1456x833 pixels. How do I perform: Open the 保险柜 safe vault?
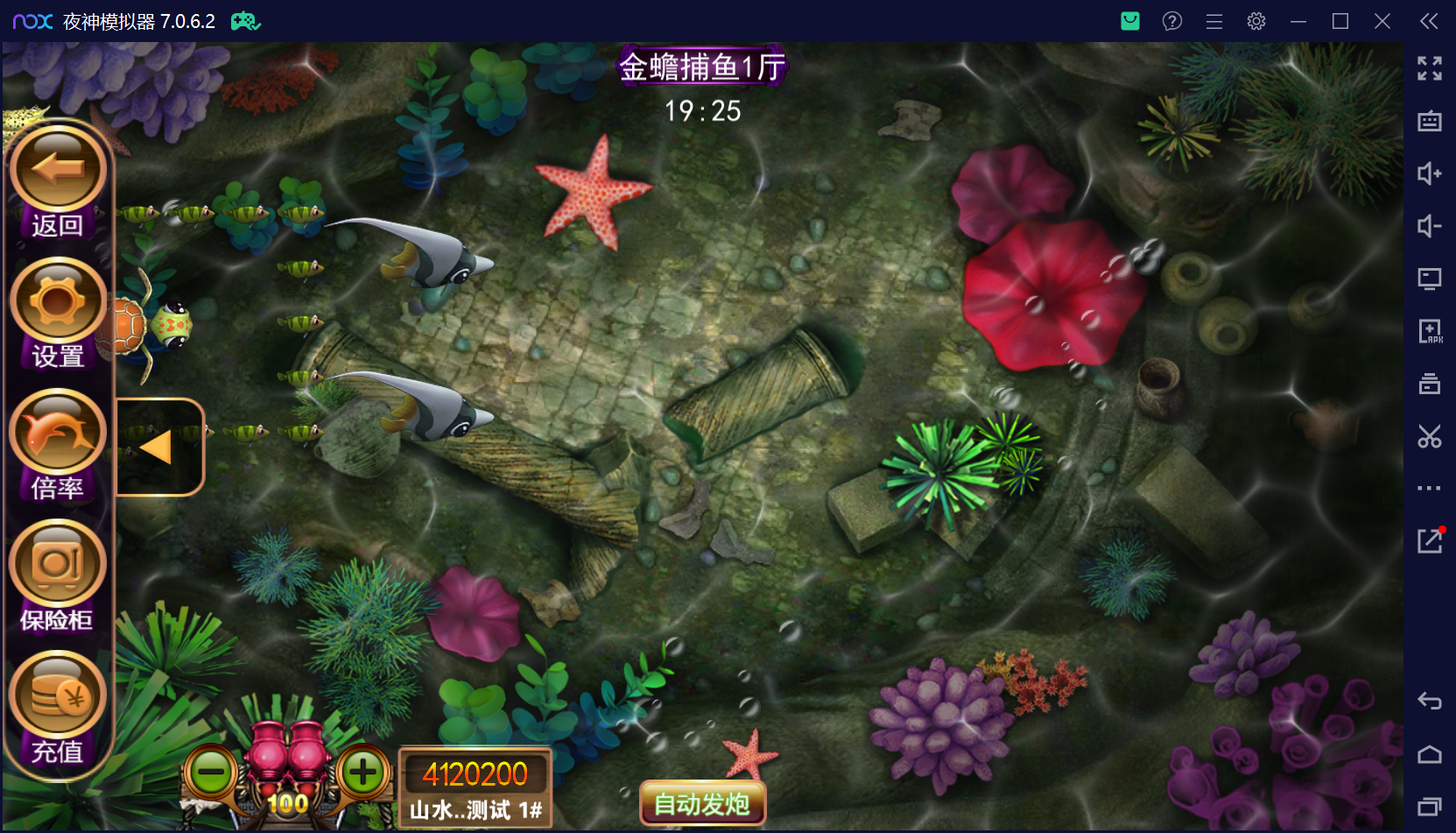click(x=56, y=562)
